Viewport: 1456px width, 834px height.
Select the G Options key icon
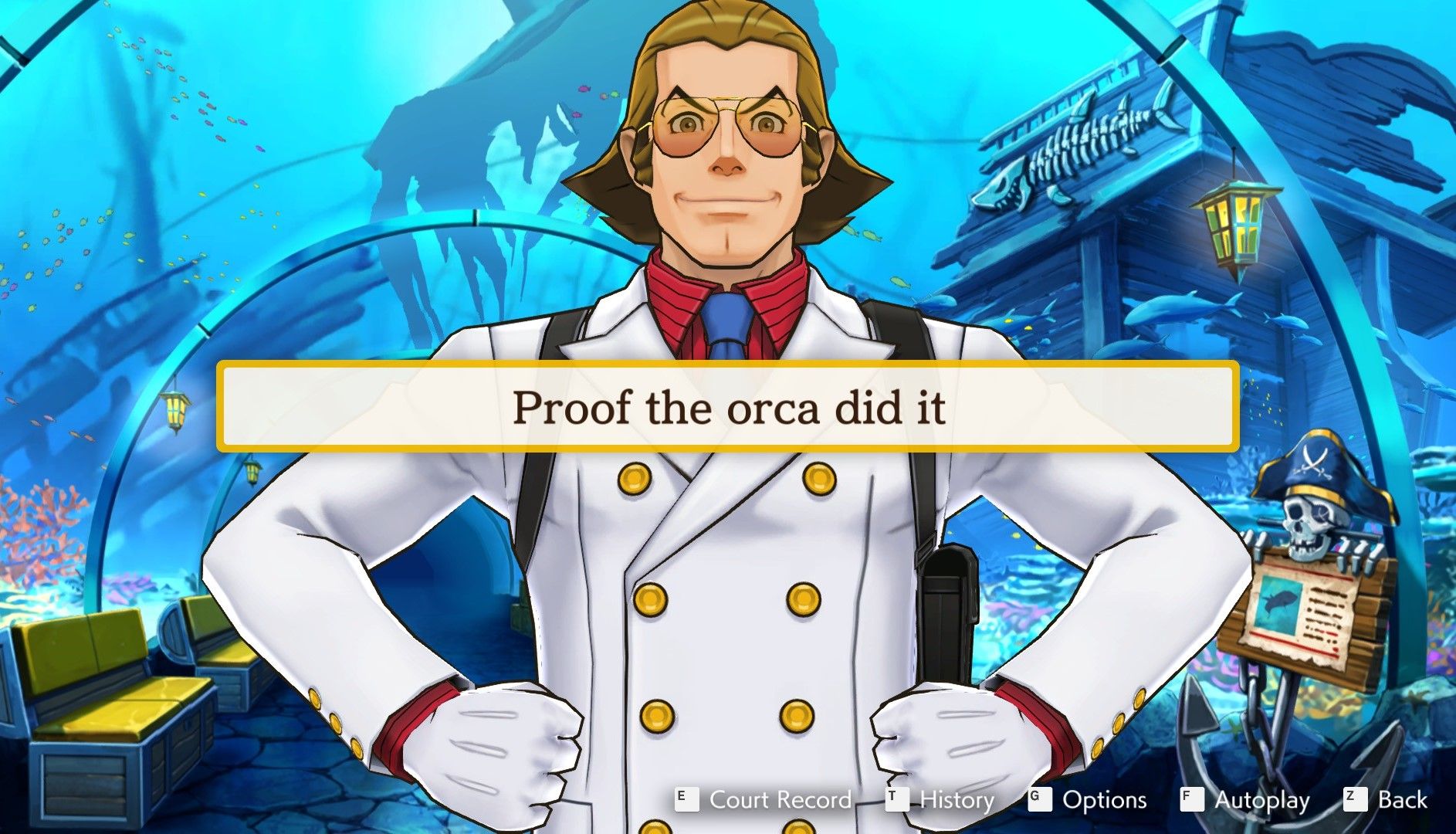[x=1041, y=800]
